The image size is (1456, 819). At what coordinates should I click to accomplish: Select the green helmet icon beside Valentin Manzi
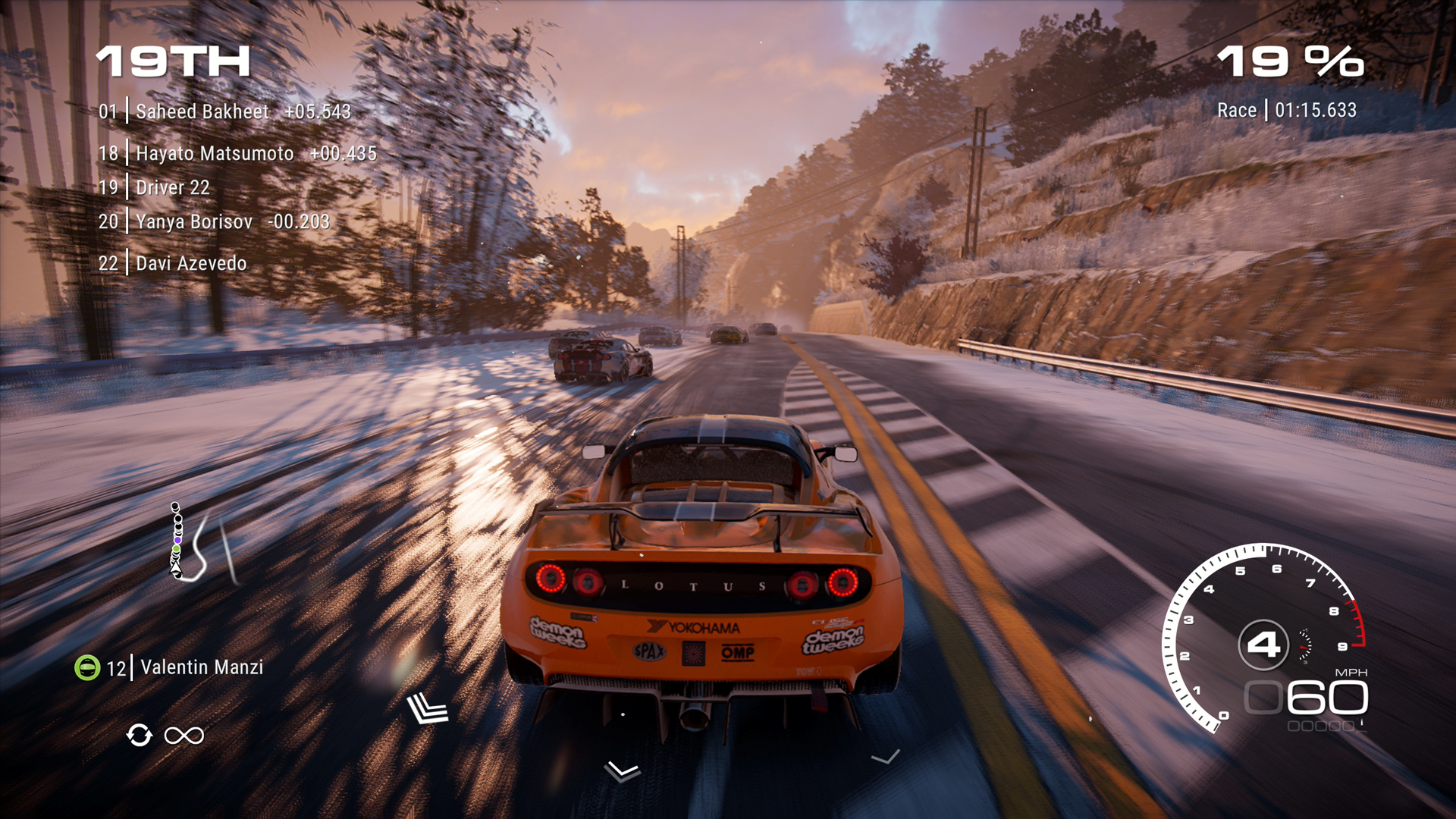point(87,668)
